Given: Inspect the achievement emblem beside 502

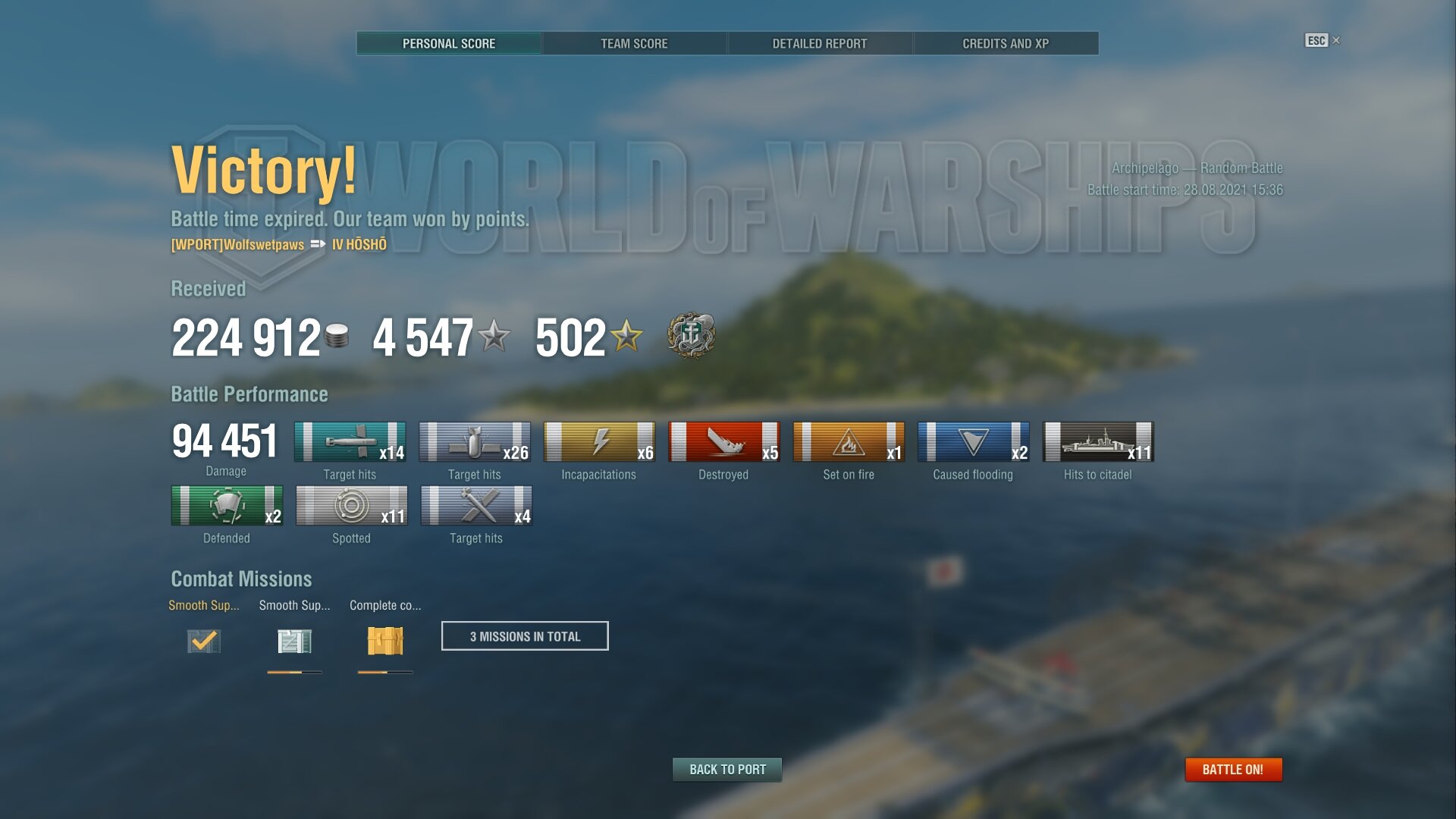Looking at the screenshot, I should (691, 335).
